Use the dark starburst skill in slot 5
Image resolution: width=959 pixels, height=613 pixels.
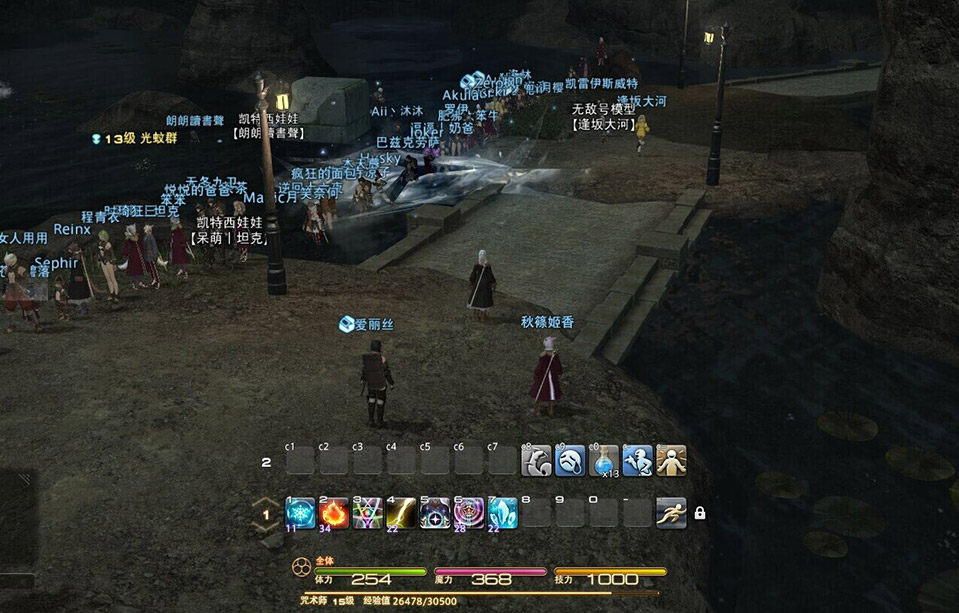[436, 513]
